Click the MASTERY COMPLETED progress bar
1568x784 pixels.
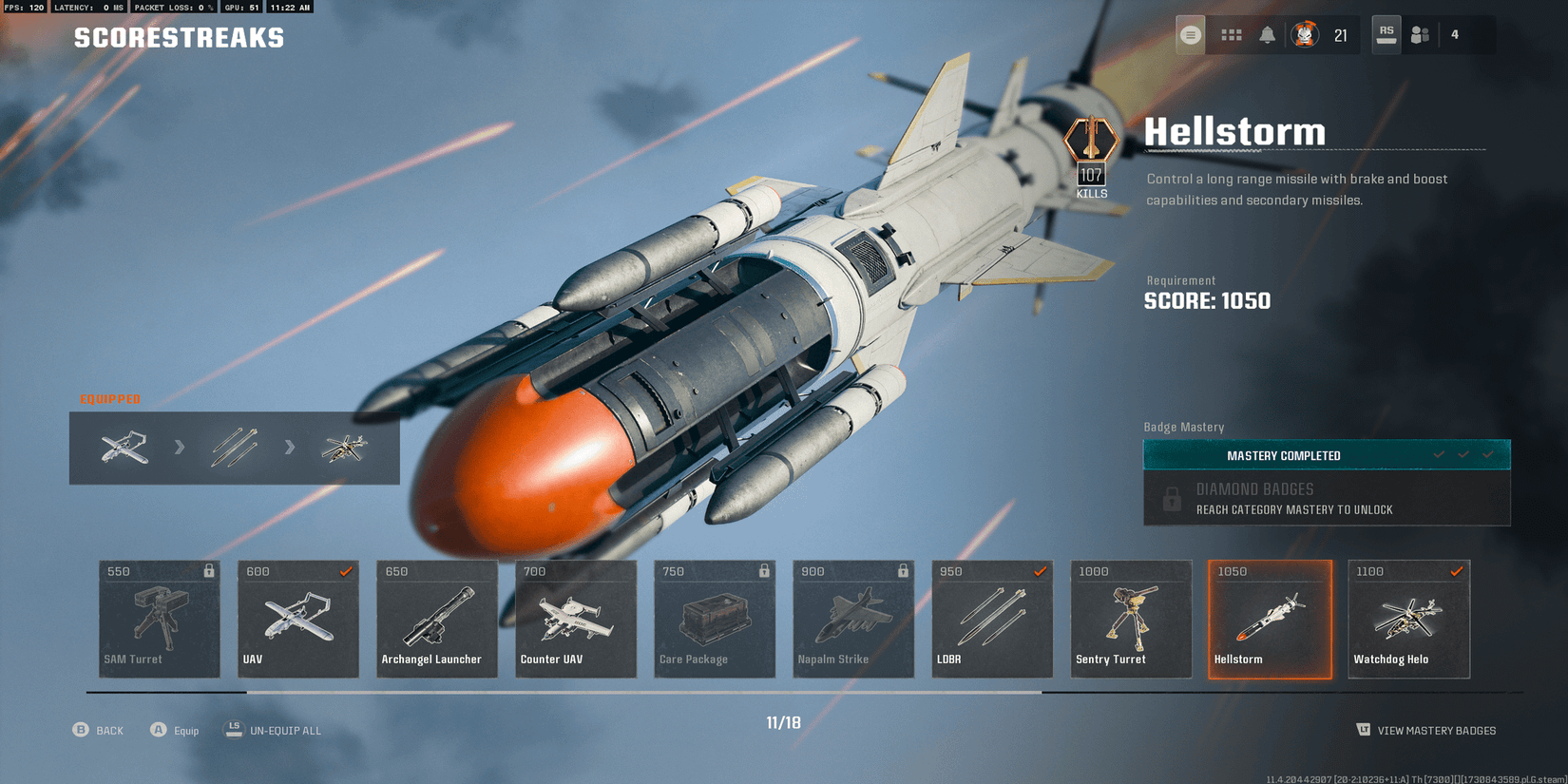click(x=1327, y=454)
